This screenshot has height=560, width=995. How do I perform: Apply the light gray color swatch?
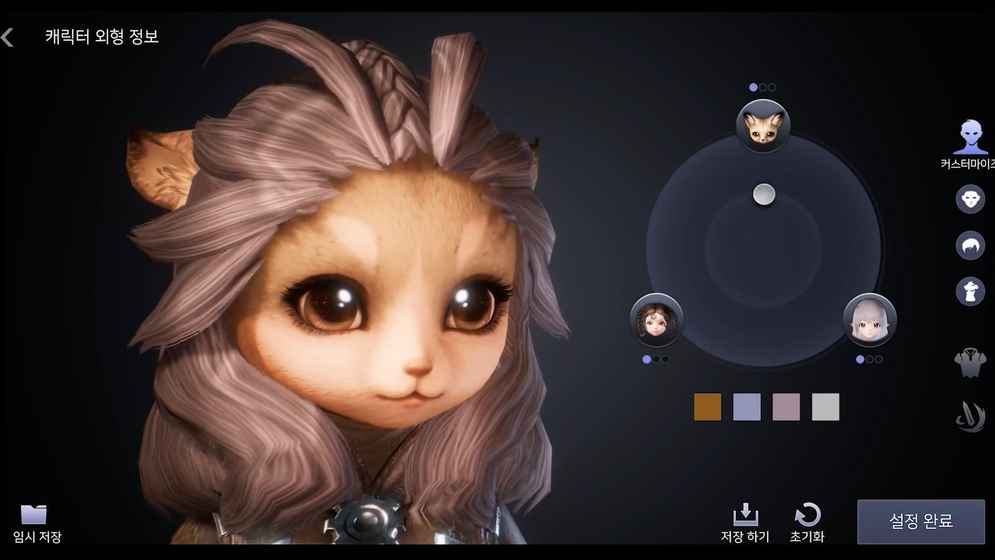tap(825, 407)
